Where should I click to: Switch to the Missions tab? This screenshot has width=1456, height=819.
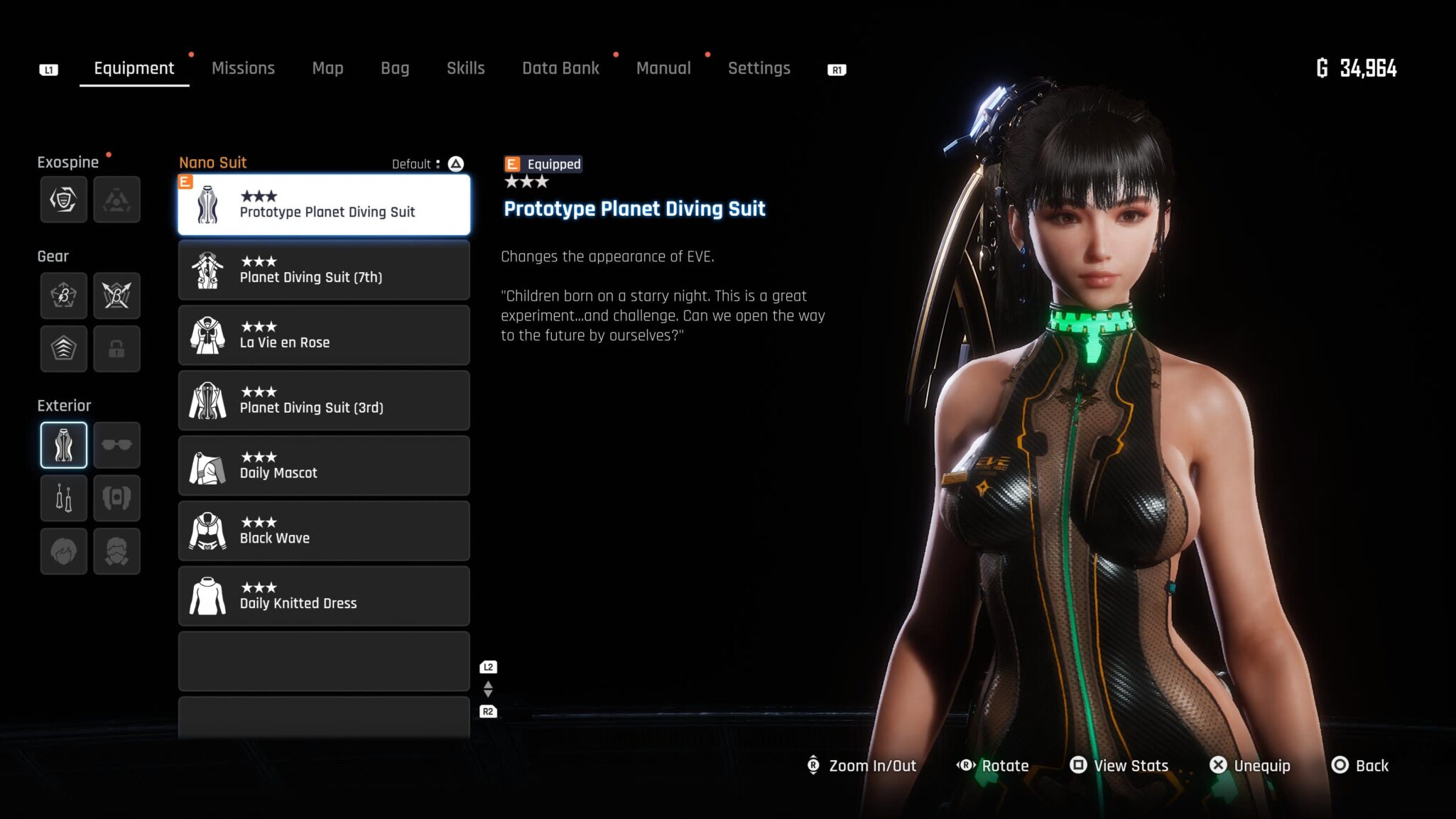tap(243, 68)
